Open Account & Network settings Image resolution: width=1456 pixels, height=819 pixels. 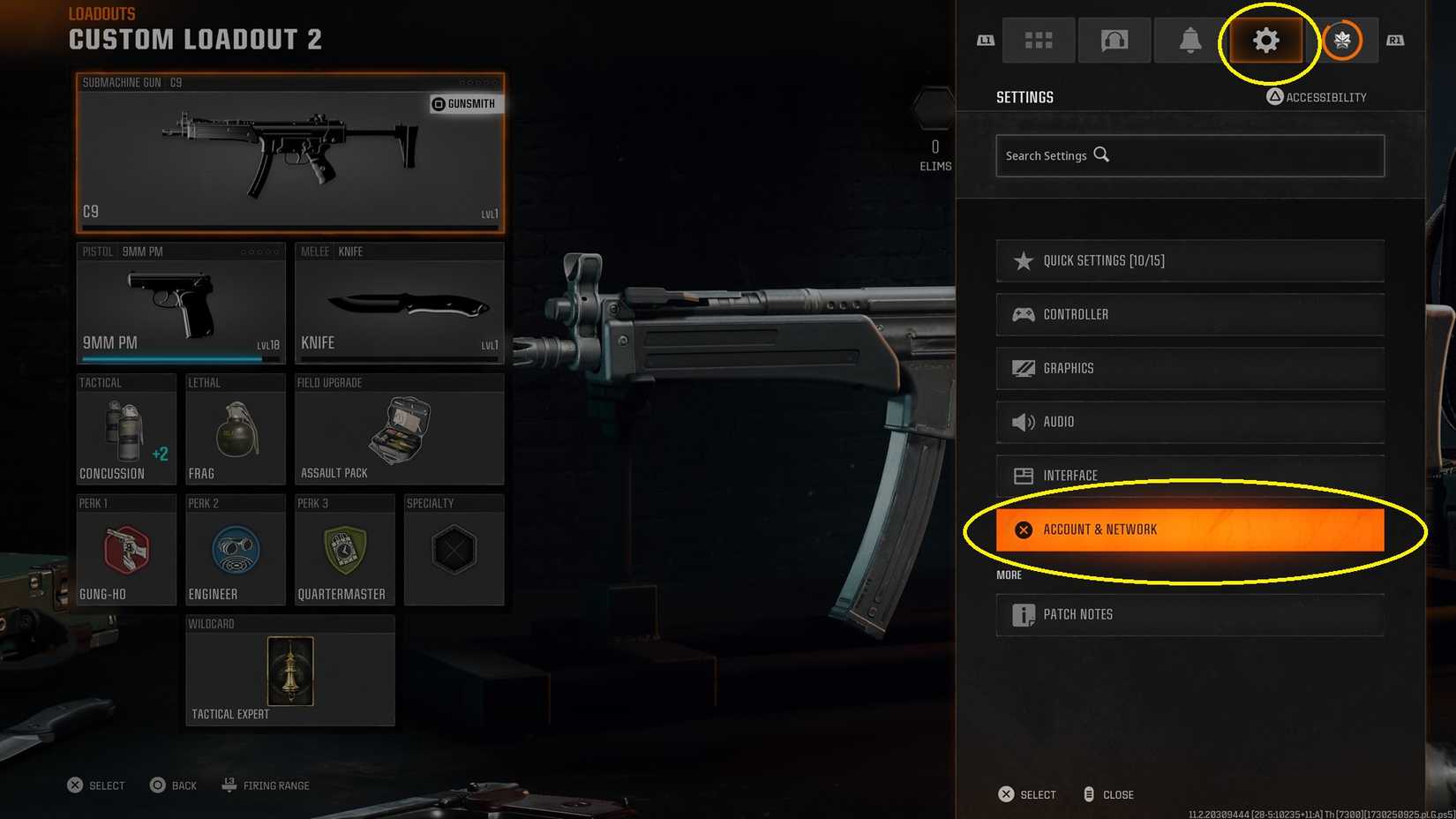point(1190,530)
